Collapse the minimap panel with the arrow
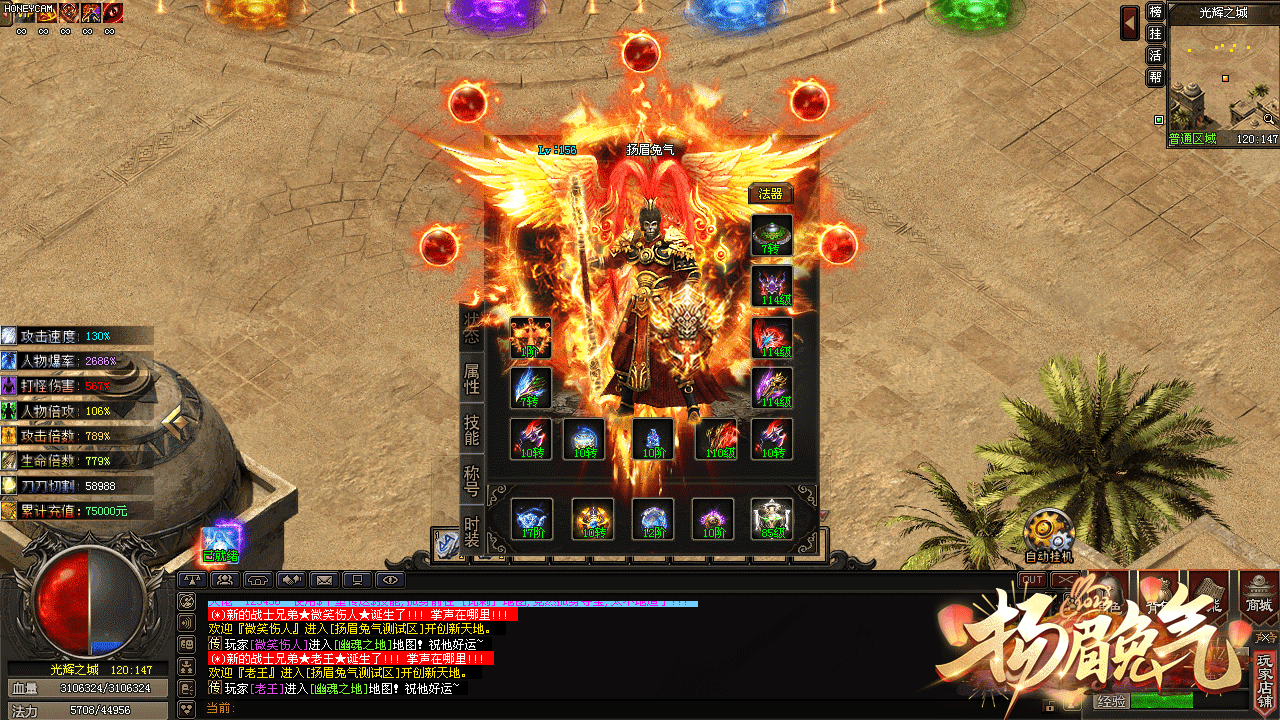The width and height of the screenshot is (1280, 720). (x=1130, y=20)
